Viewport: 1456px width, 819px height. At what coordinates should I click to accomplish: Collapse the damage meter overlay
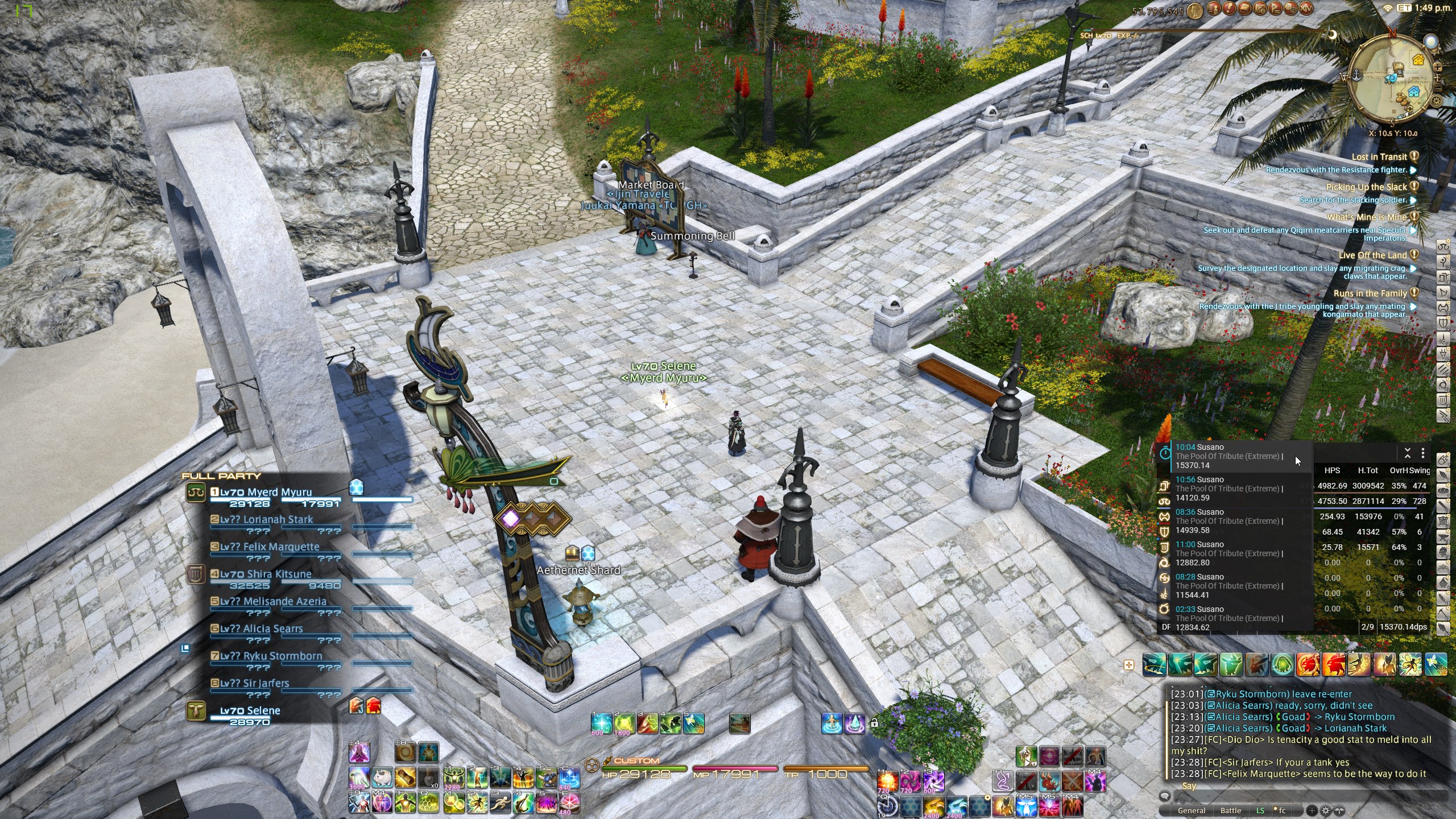pos(1407,453)
